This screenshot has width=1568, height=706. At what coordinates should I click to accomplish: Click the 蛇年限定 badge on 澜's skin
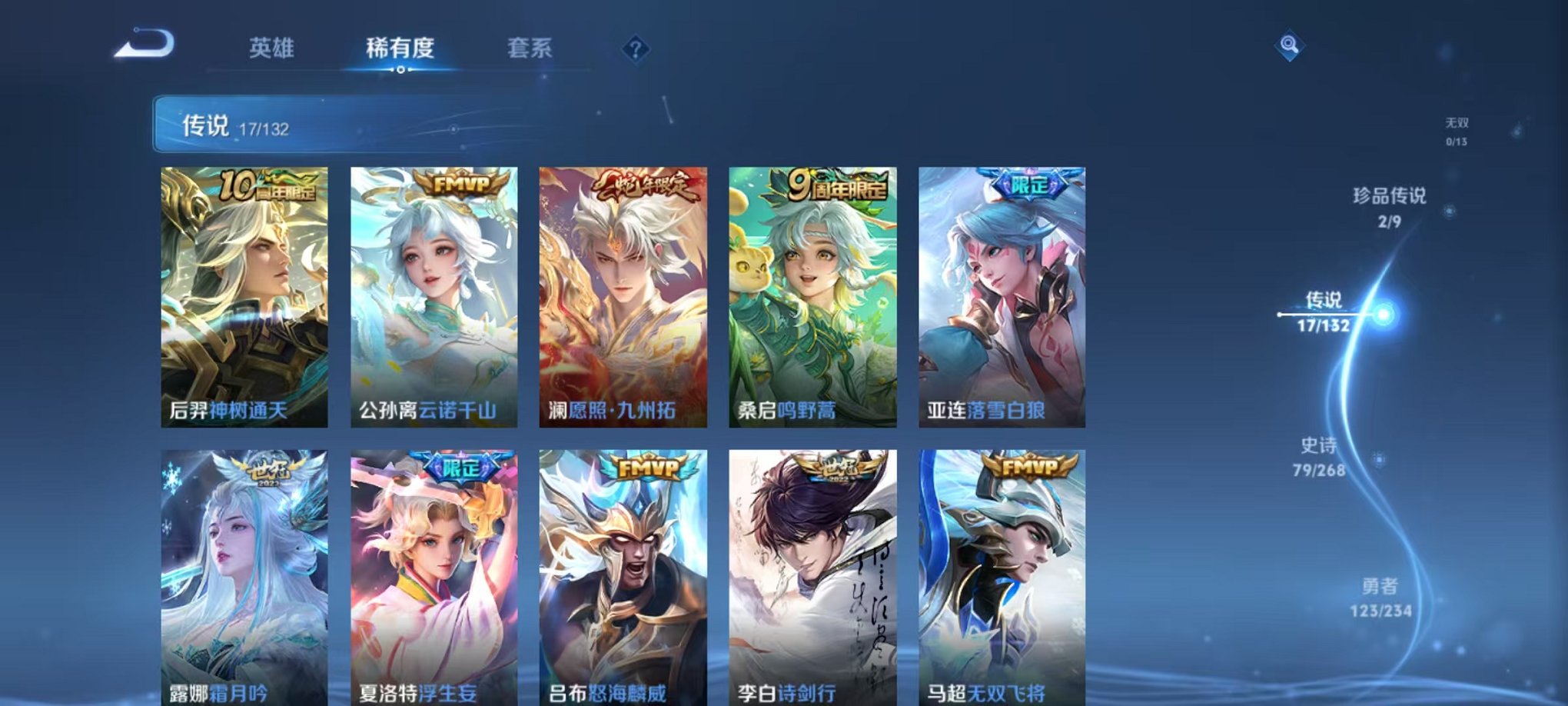coord(646,185)
